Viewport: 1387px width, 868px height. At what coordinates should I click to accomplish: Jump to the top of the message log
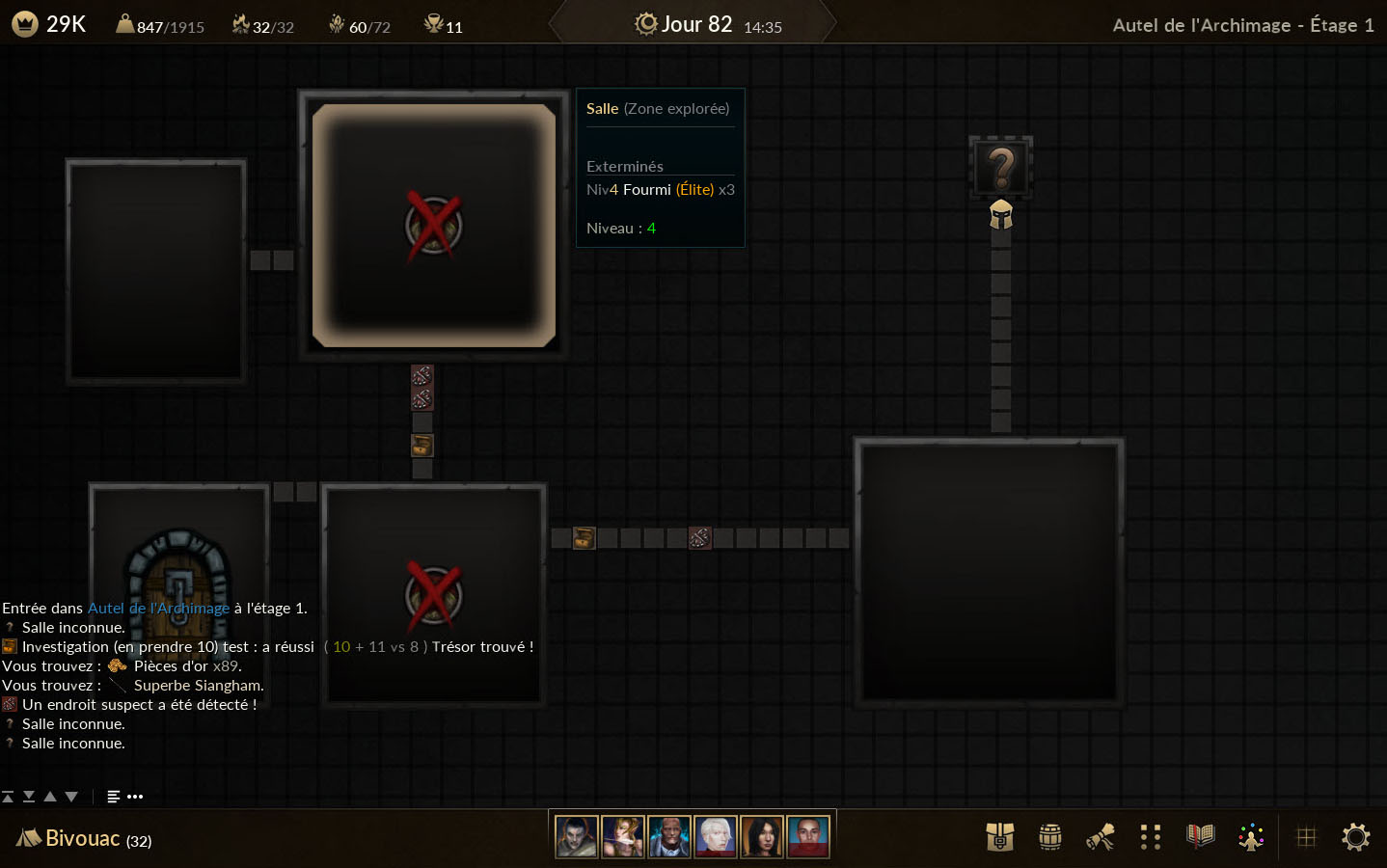tap(8, 797)
